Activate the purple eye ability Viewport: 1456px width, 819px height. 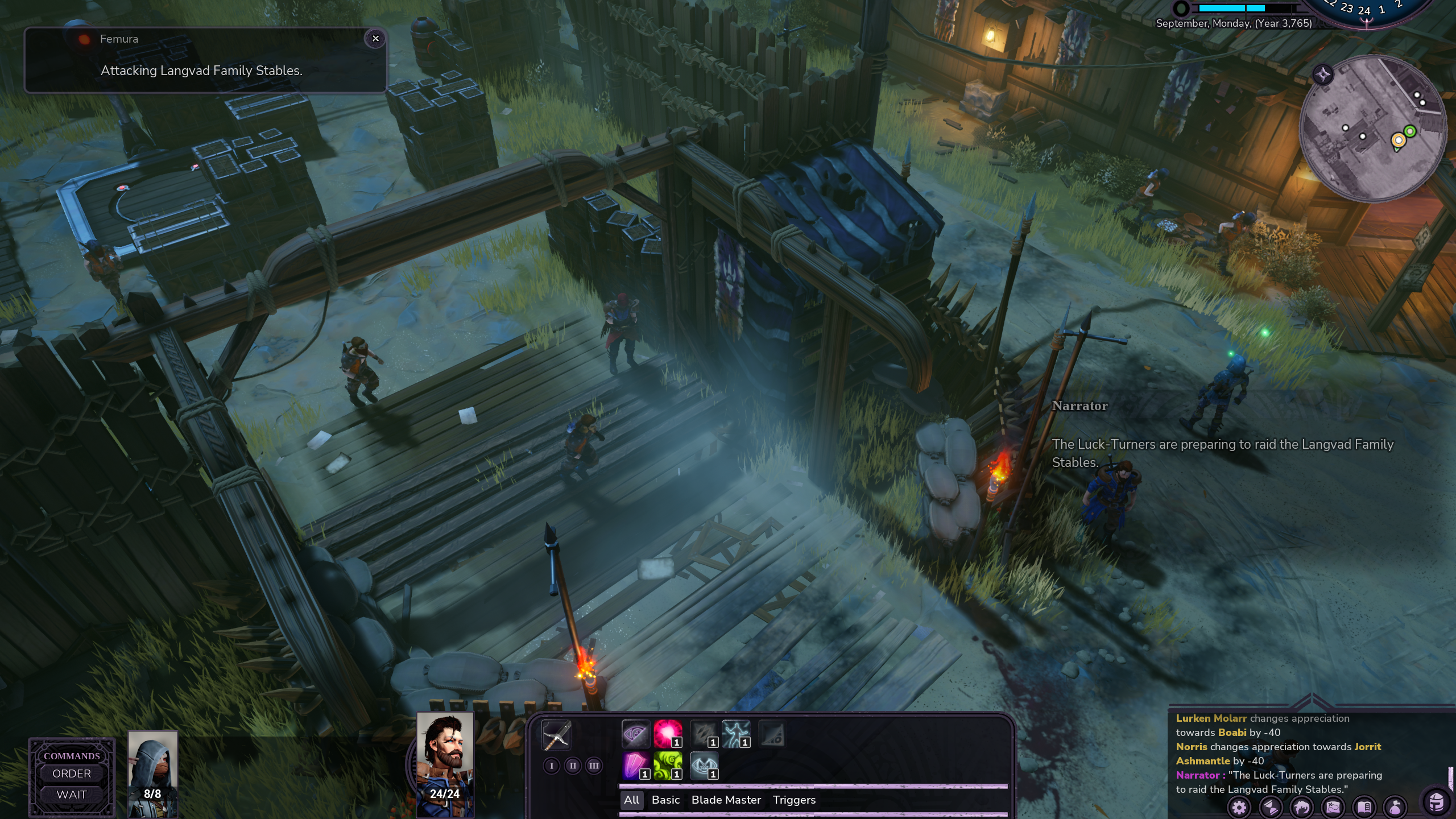[x=635, y=734]
